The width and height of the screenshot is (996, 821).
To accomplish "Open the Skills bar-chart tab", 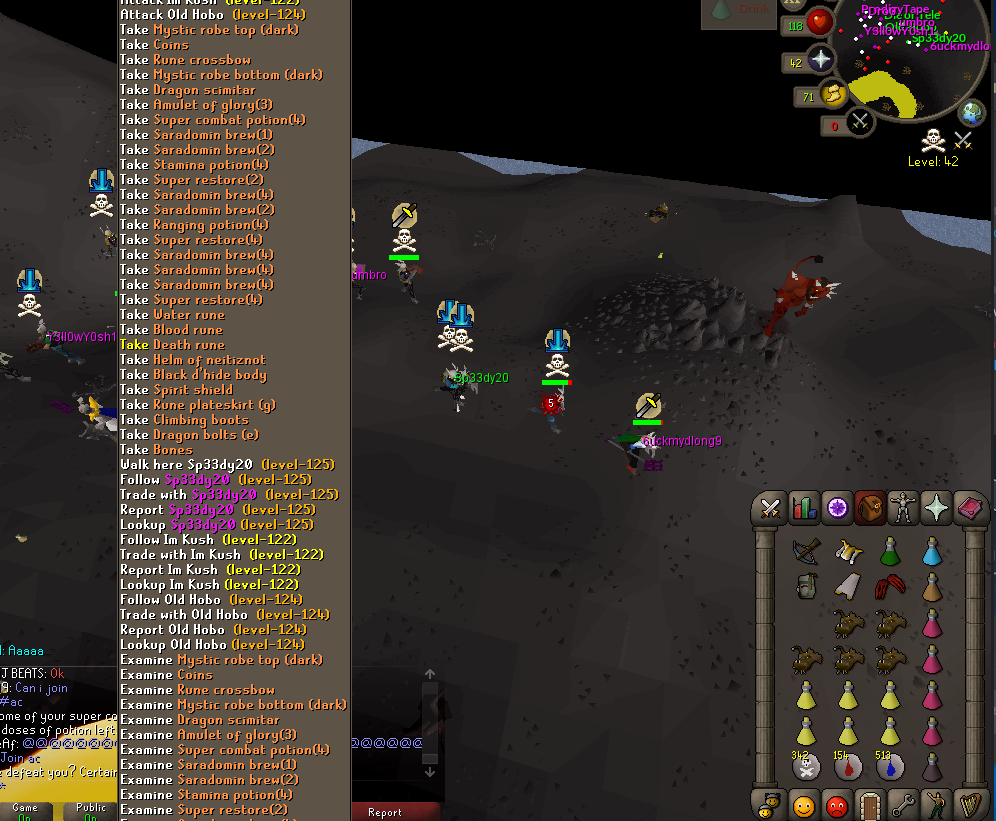I will click(803, 509).
